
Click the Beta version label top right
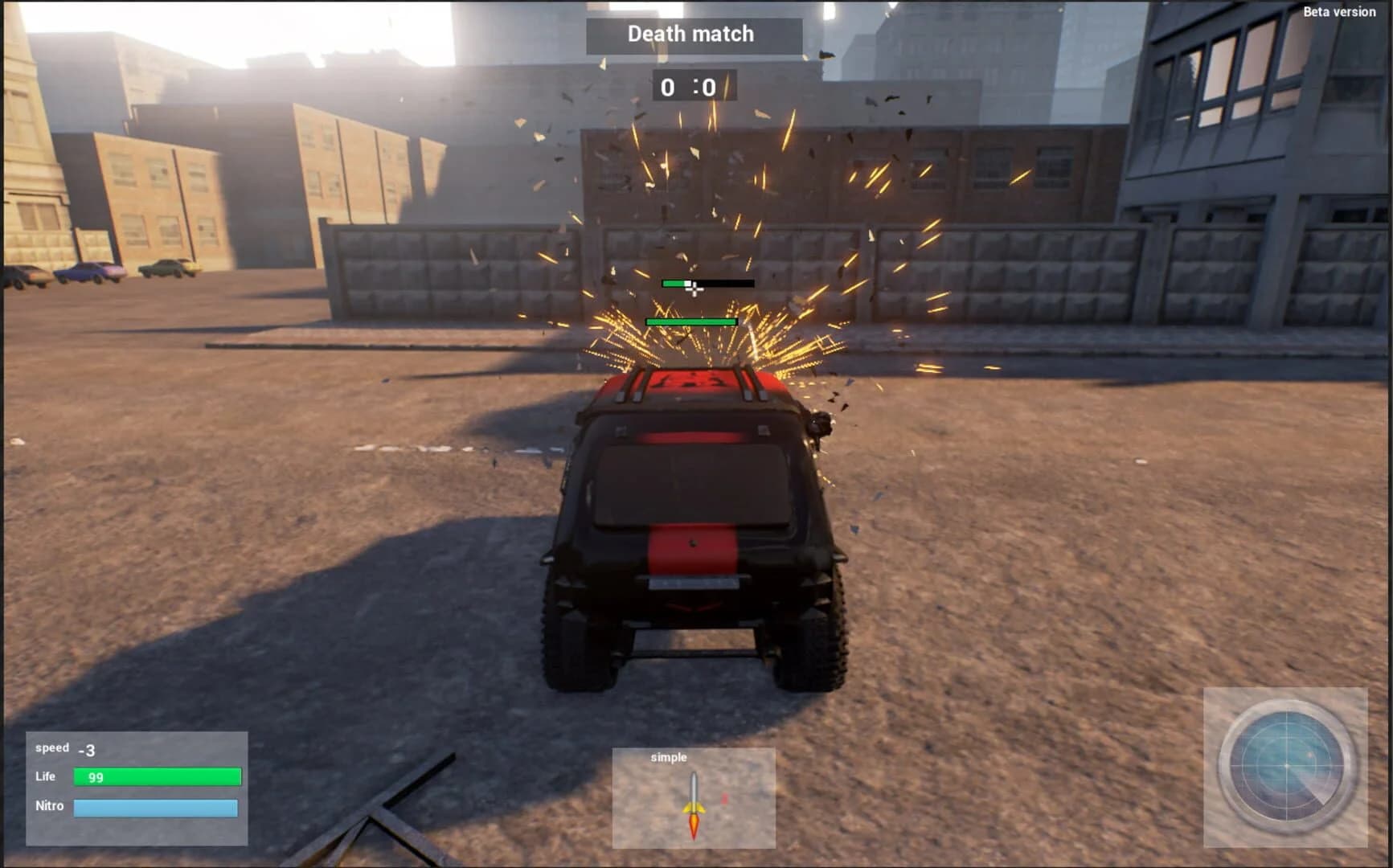click(1341, 12)
